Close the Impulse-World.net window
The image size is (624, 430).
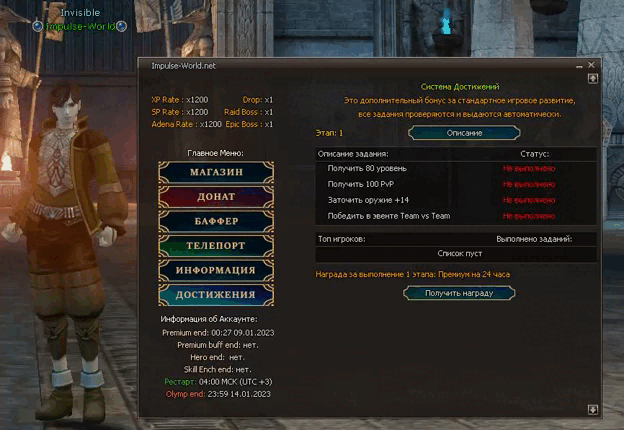[593, 65]
